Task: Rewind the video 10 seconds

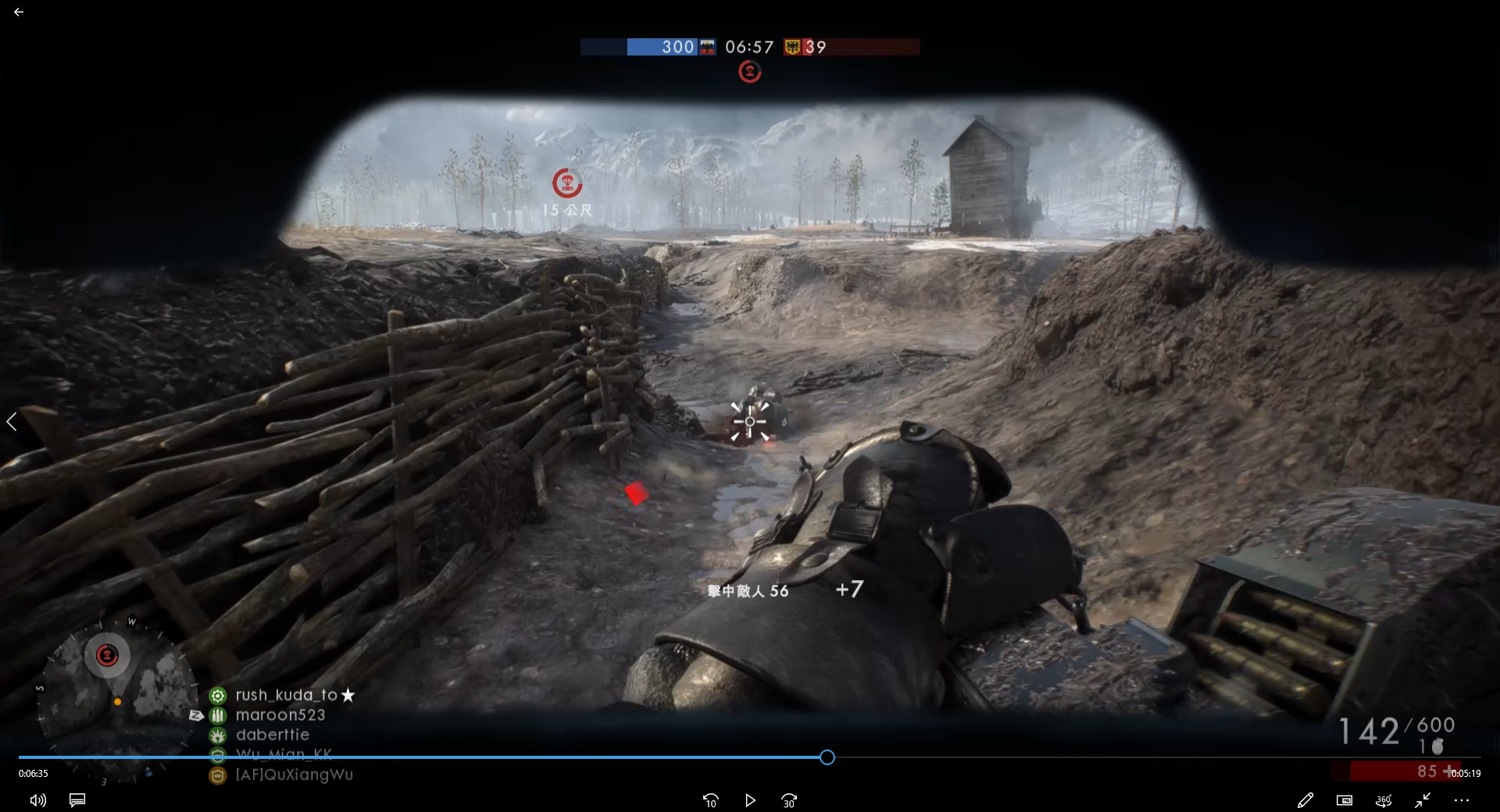Action: 710,800
